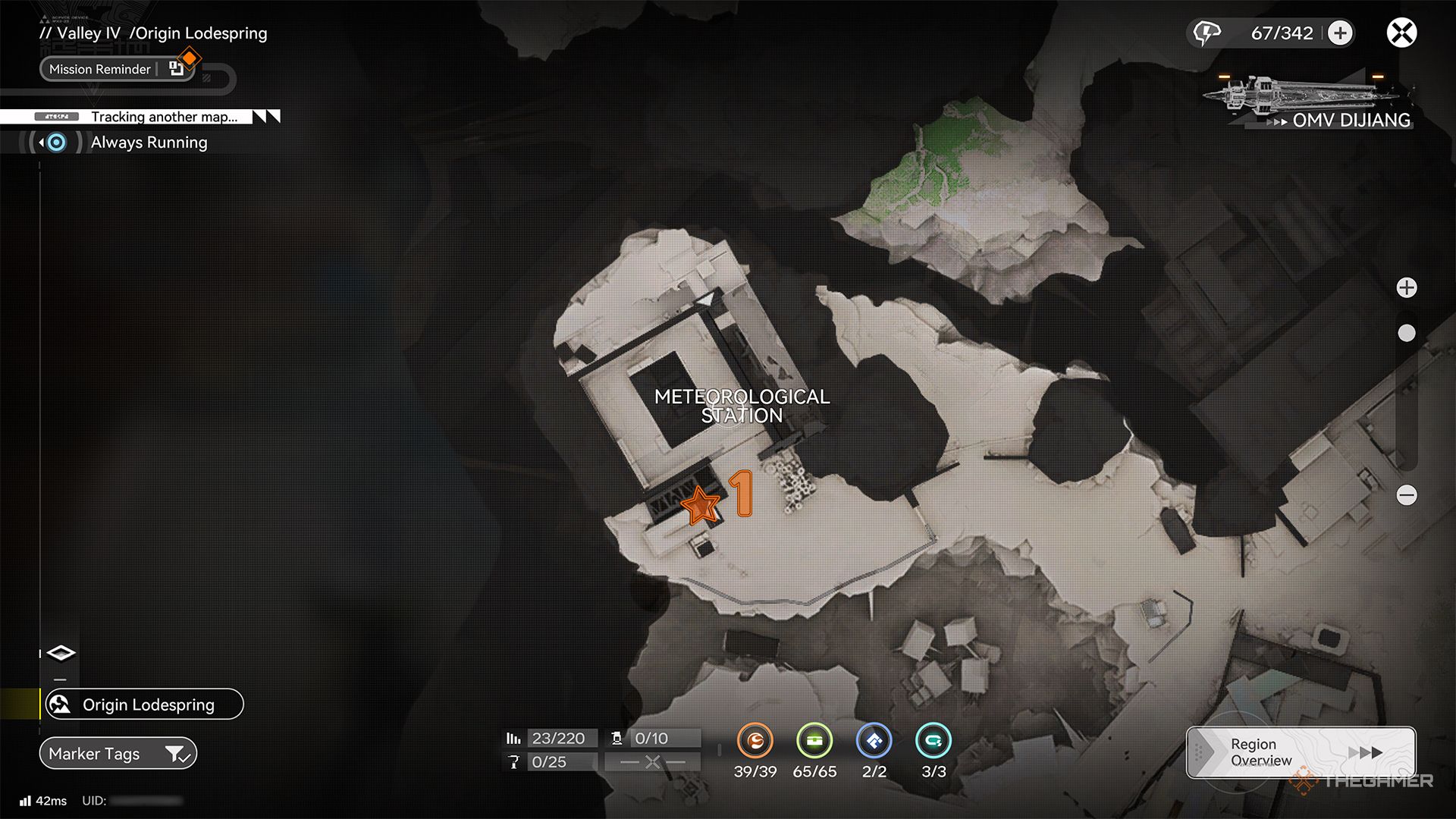Zoom out the map

pos(1407,495)
